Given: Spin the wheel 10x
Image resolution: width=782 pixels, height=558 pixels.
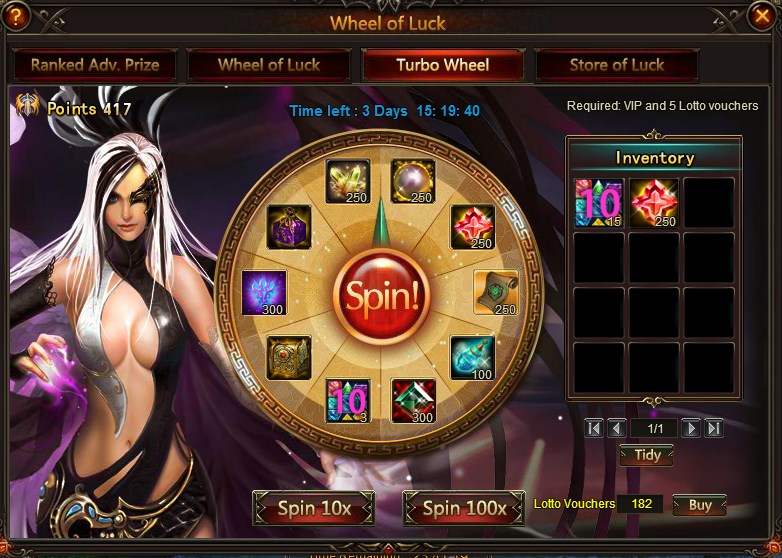Looking at the screenshot, I should pyautogui.click(x=314, y=508).
